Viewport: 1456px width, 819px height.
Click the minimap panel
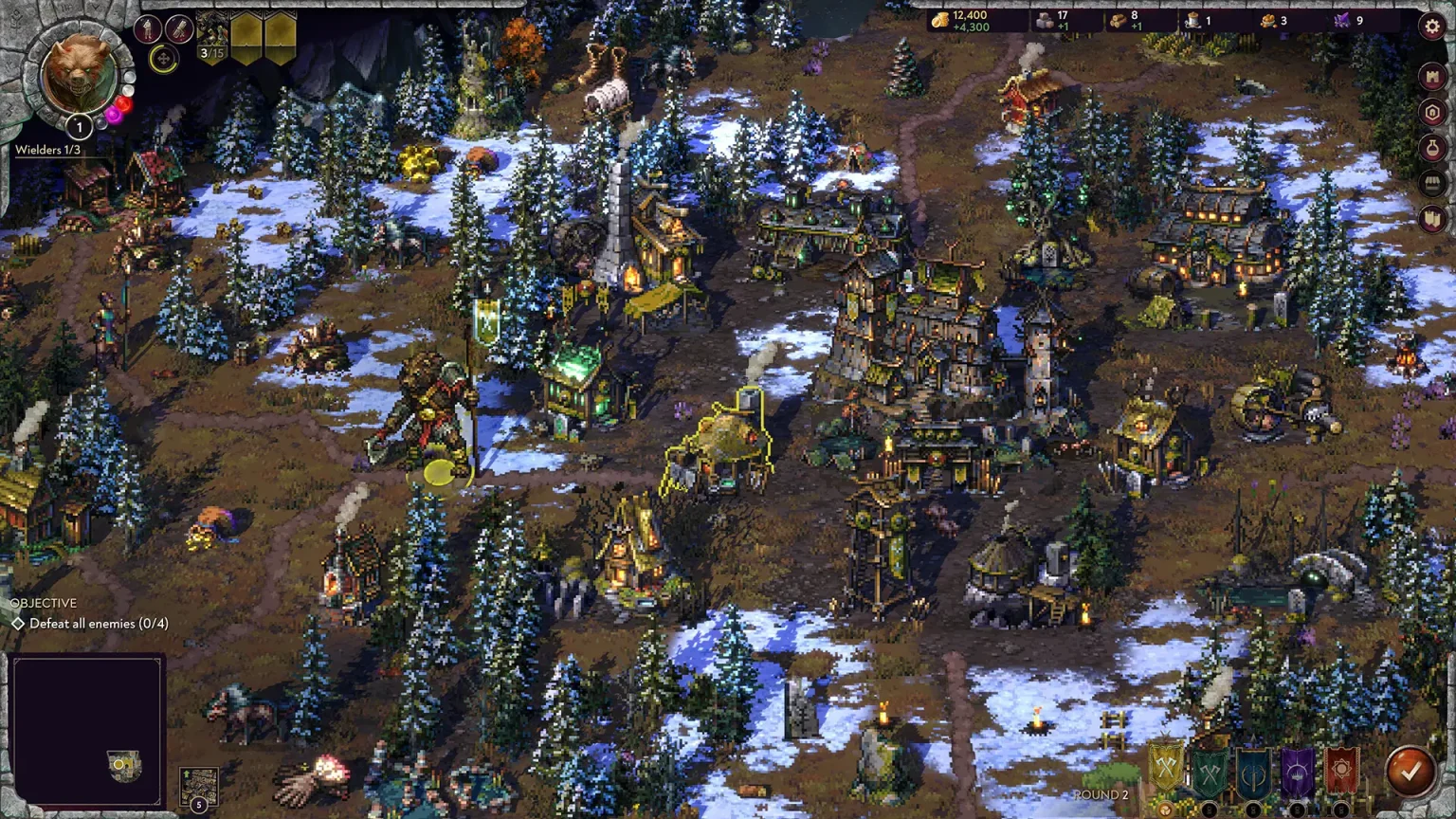[x=87, y=730]
